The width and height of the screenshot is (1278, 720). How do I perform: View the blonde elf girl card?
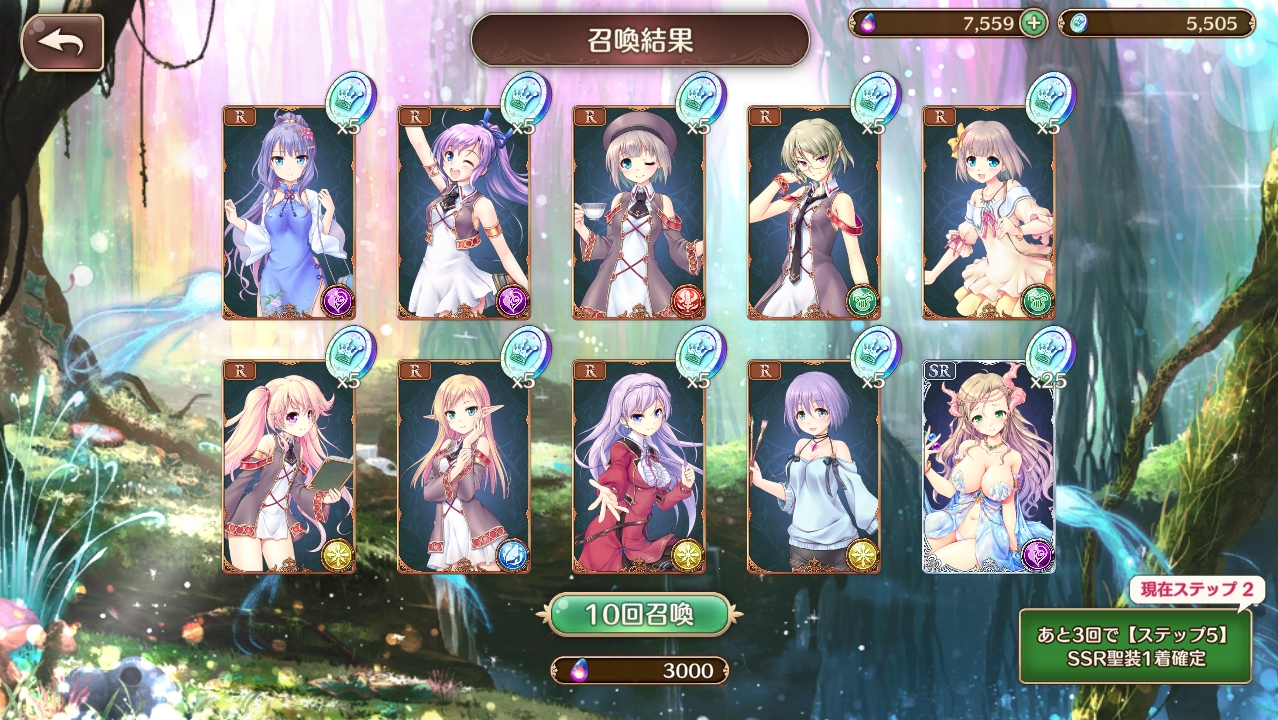[463, 467]
